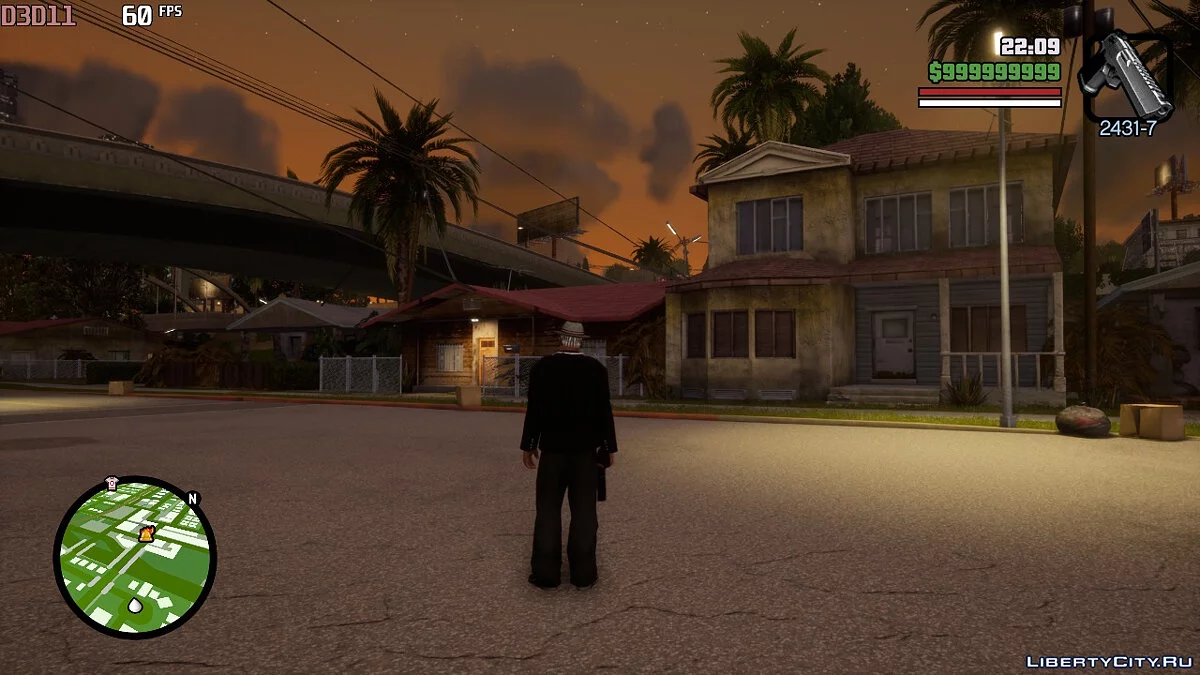Image resolution: width=1200 pixels, height=675 pixels.
Task: Open the circular radar minimap
Action: (x=134, y=556)
